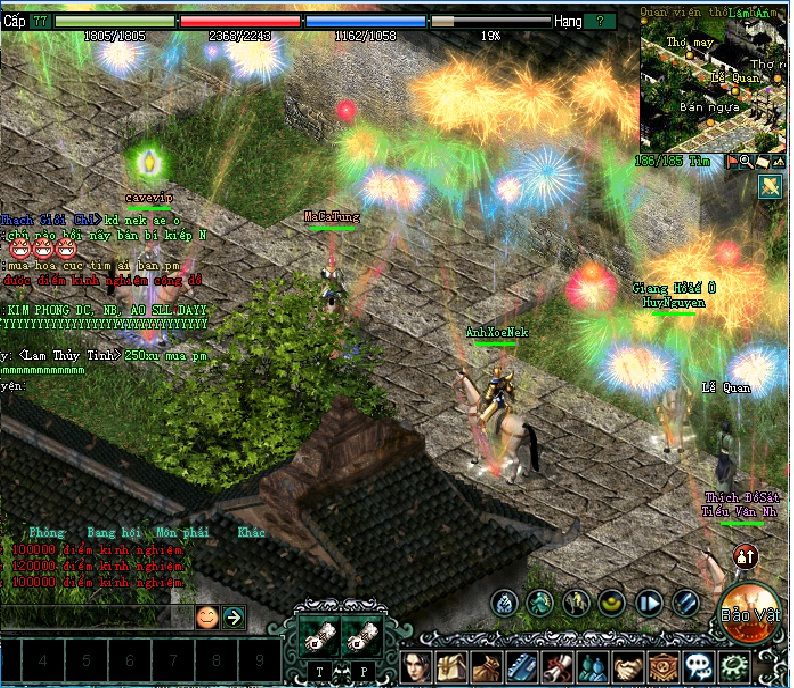Select the Phòng chat tab
The image size is (794, 688).
point(47,533)
